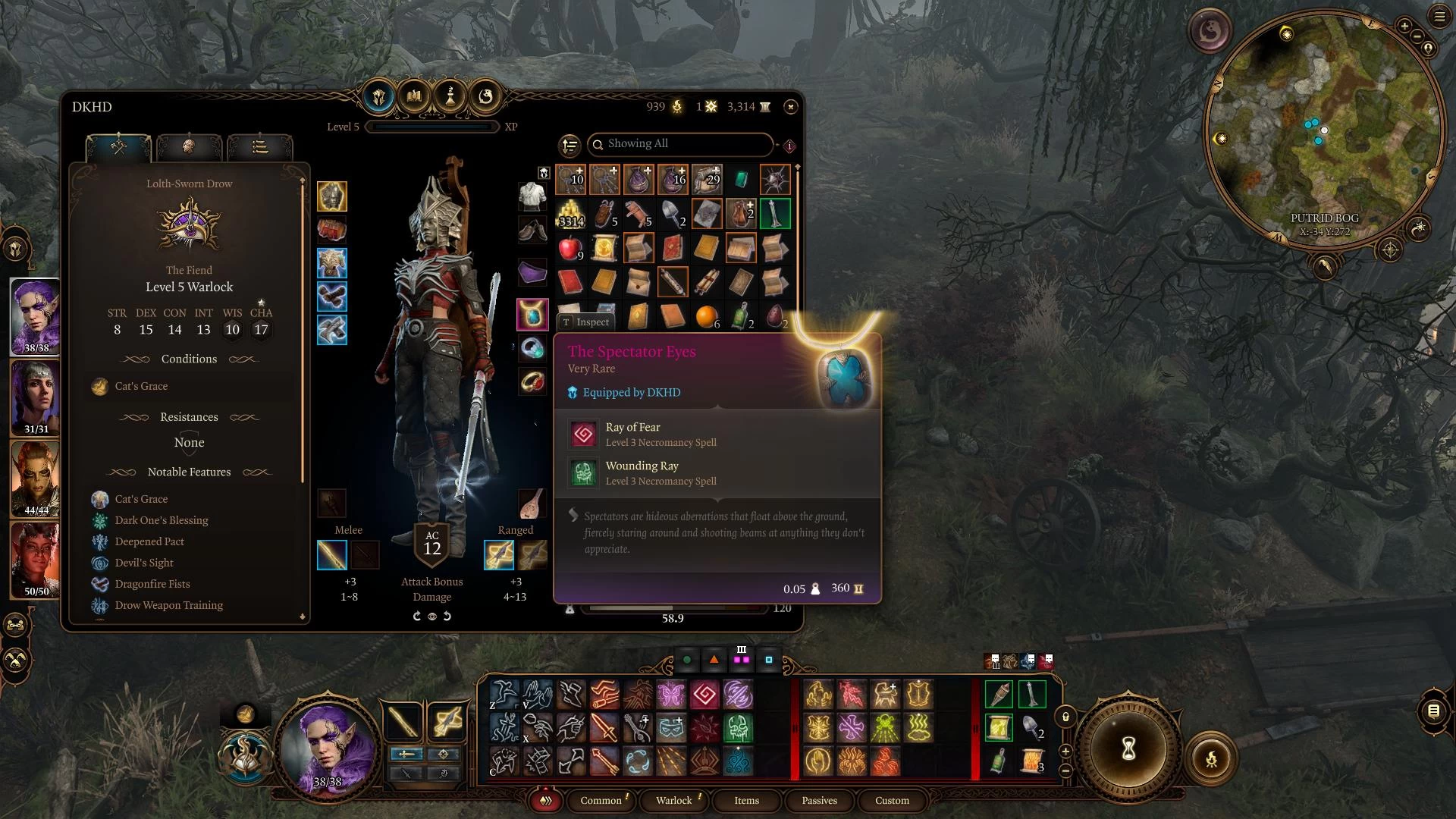The width and height of the screenshot is (1456, 819).
Task: Equip slot: select the Spectator Eyes amulet
Action: (x=532, y=314)
